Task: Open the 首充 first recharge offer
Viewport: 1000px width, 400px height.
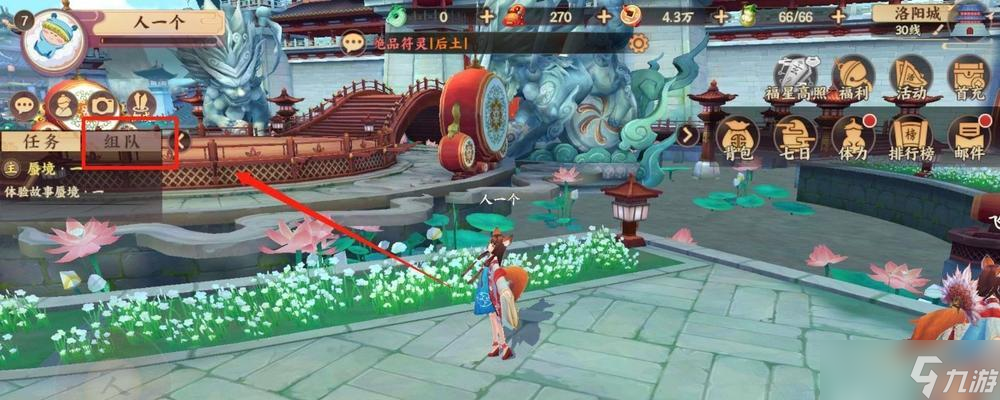Action: tap(968, 77)
